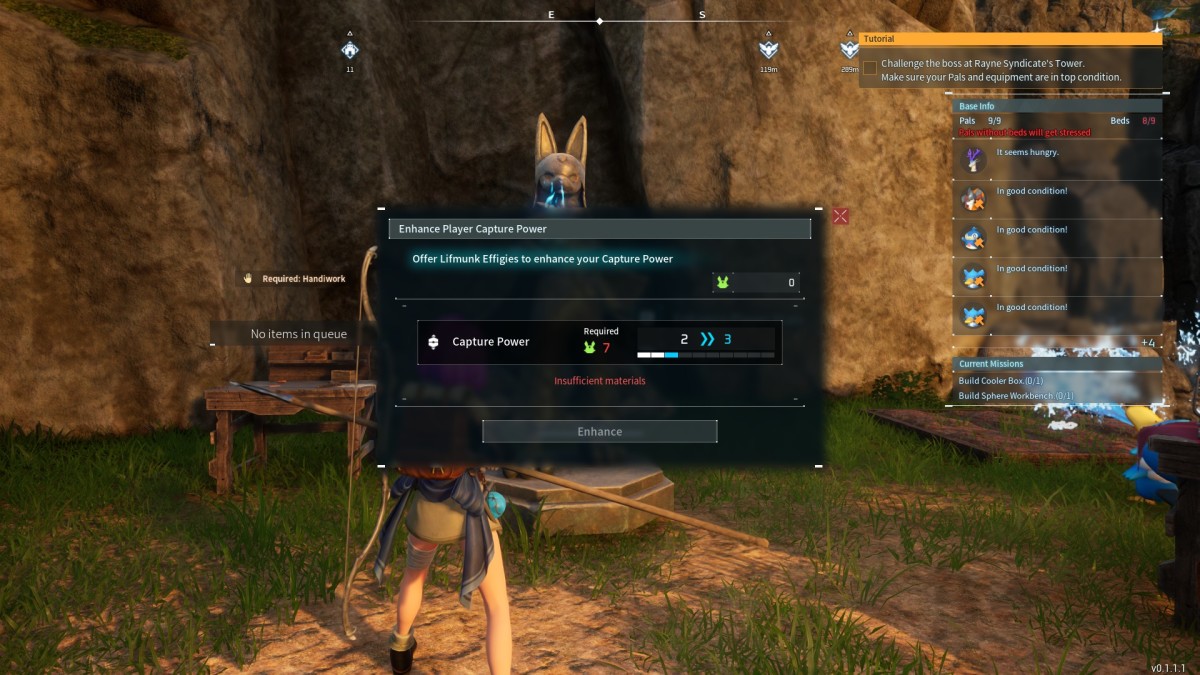The height and width of the screenshot is (675, 1200).
Task: Select the Capture Power upgrade row
Action: click(x=599, y=341)
